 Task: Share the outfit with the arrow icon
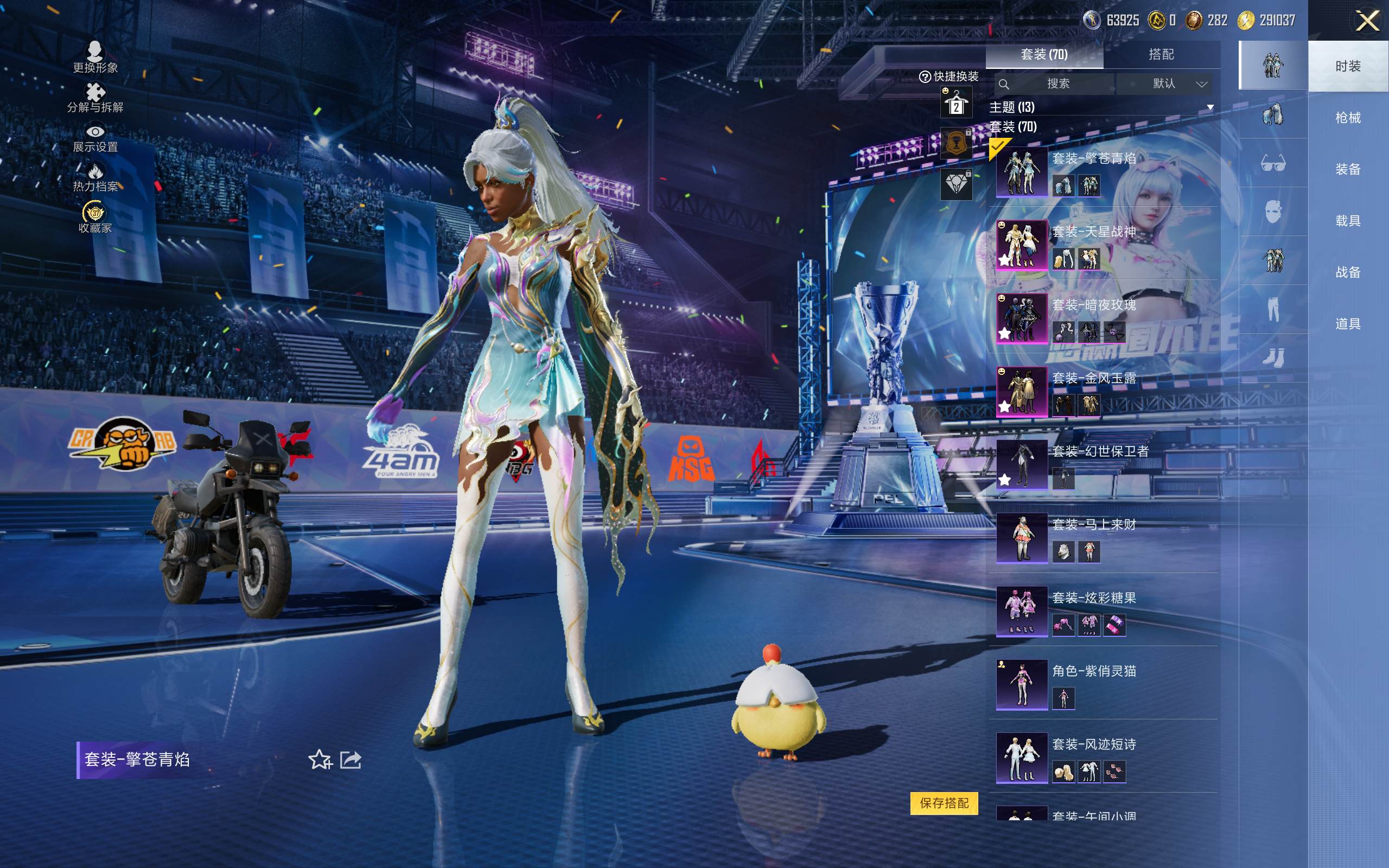coord(351,759)
